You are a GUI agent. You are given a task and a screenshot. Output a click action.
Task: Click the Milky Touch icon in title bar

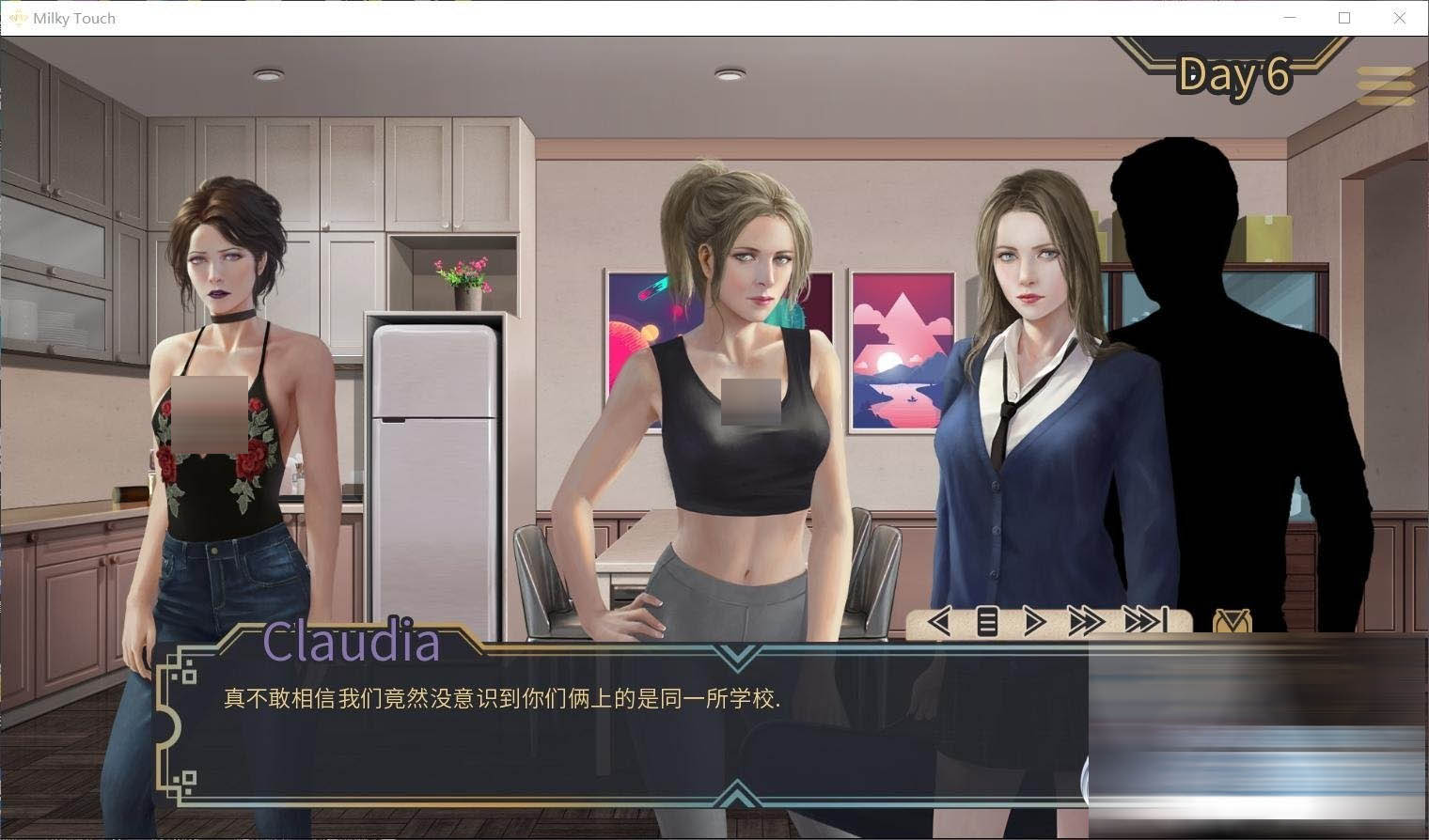pyautogui.click(x=17, y=17)
